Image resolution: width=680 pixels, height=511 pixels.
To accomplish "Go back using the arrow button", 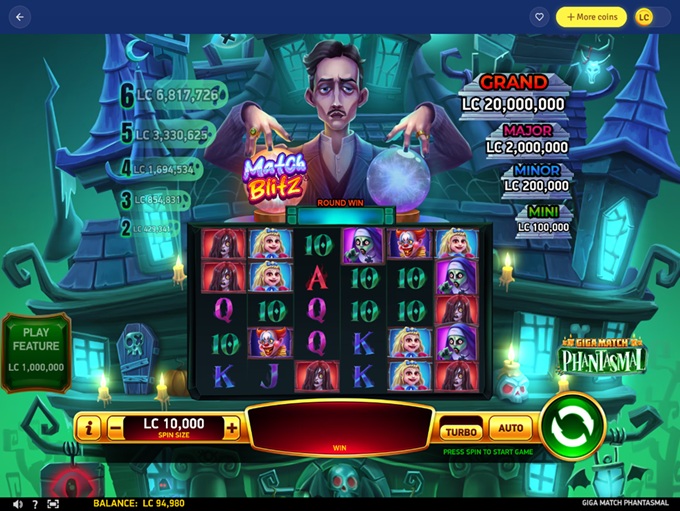I will [20, 17].
